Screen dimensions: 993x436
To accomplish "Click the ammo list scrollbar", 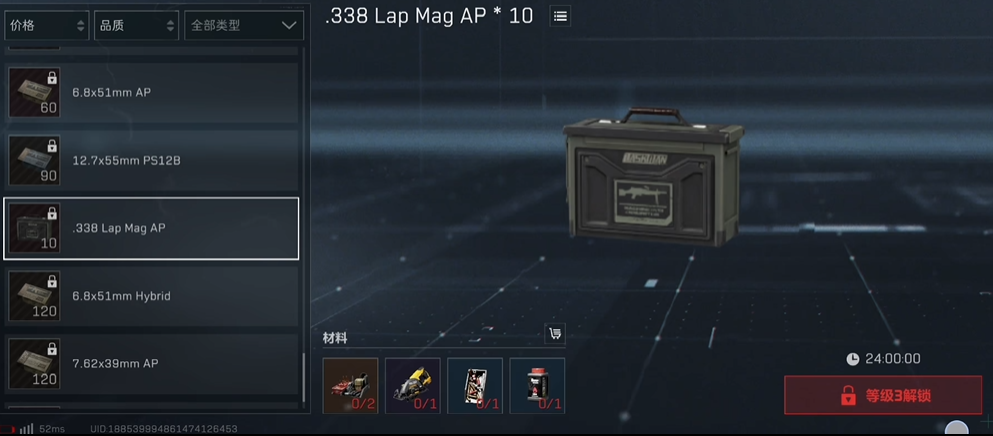I will [x=304, y=375].
